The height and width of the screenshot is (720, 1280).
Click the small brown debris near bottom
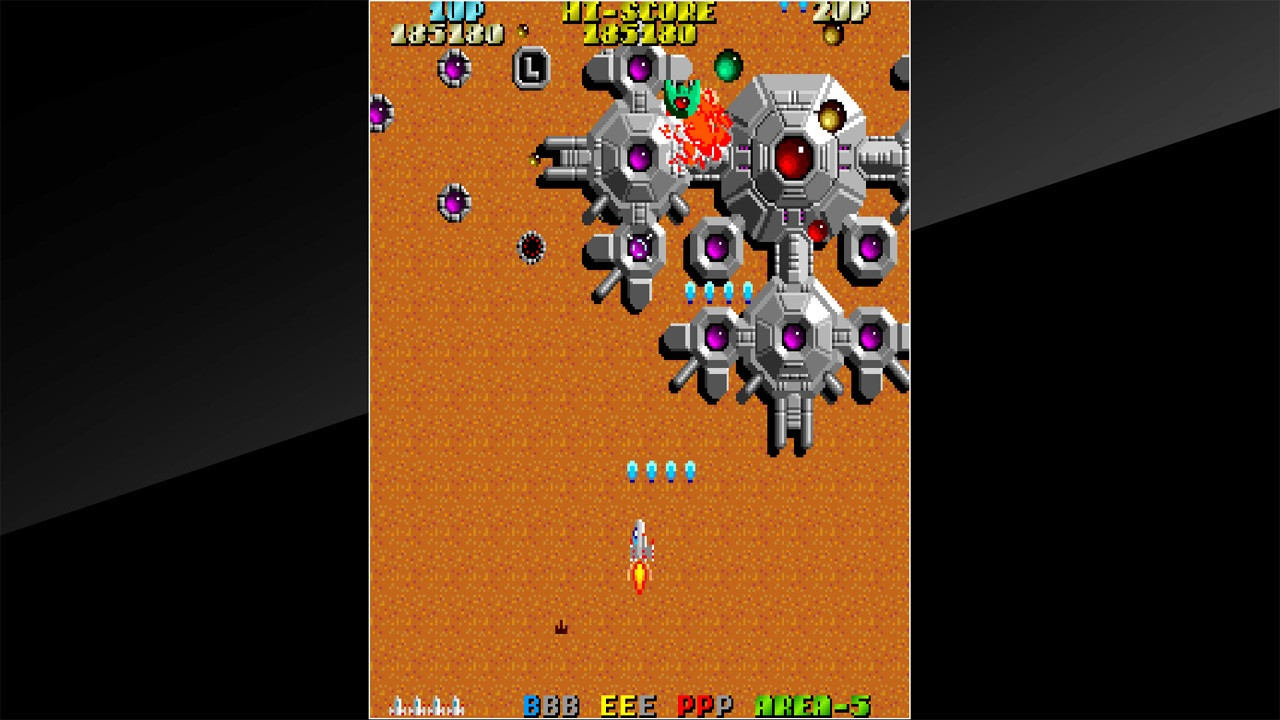[561, 627]
